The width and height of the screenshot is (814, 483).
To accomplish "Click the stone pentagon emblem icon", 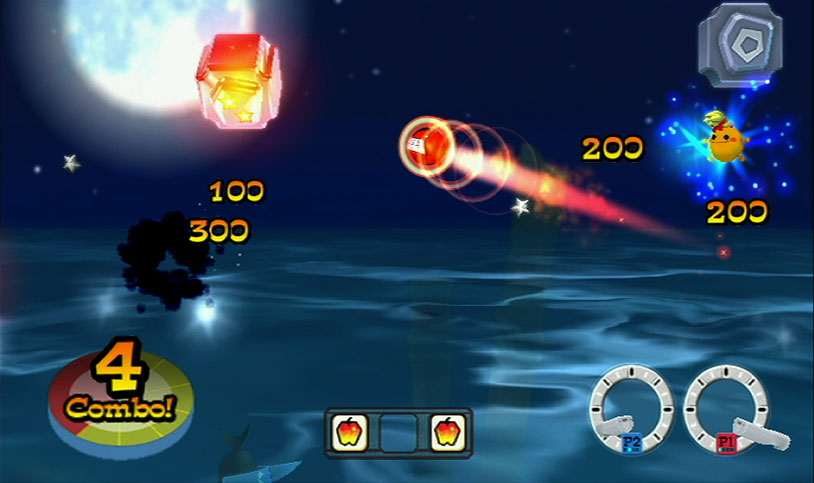I will click(739, 45).
